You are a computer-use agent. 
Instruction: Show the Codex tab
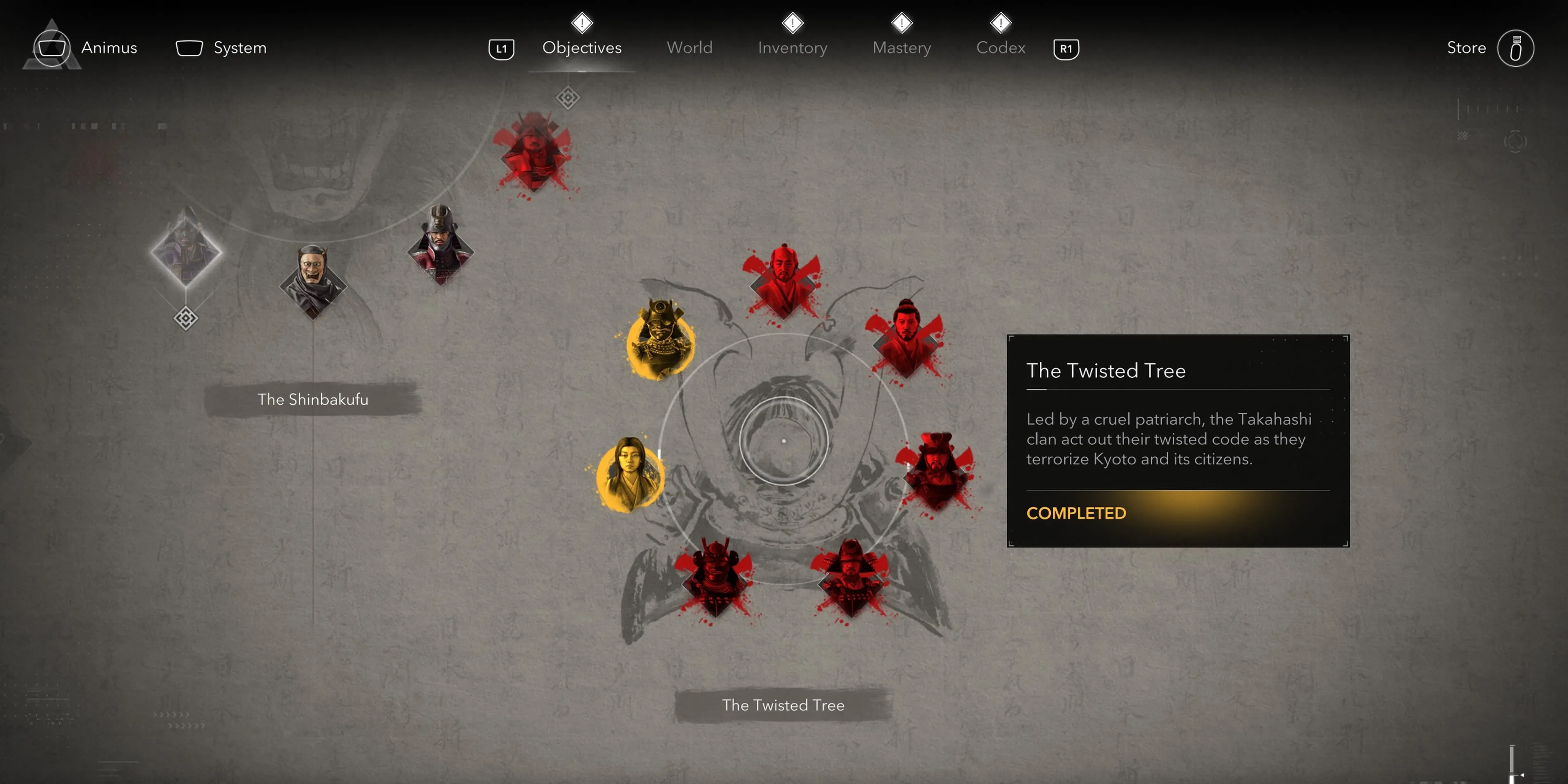(x=1000, y=47)
